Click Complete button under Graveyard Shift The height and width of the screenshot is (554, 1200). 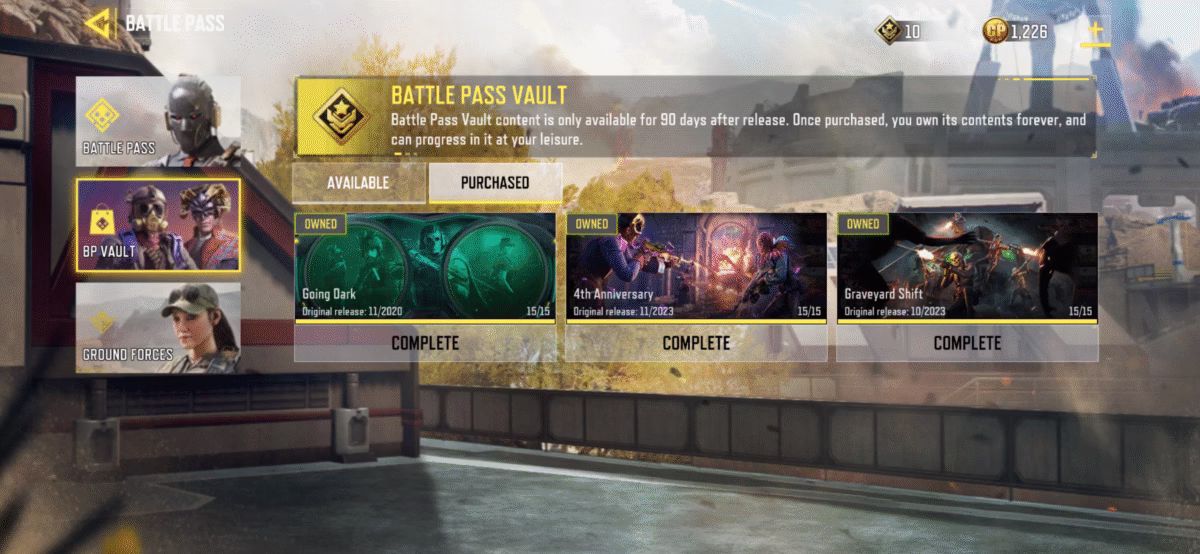coord(967,343)
